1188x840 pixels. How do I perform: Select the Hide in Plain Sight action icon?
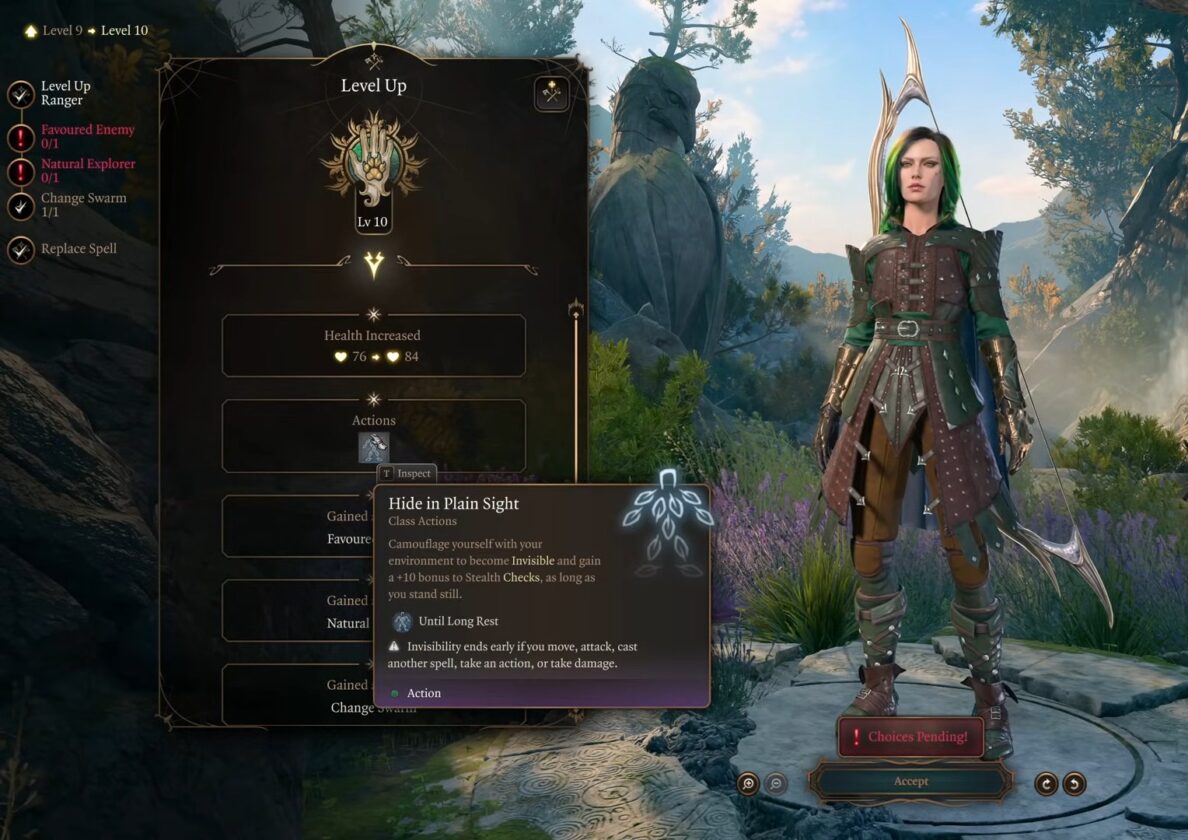[x=374, y=447]
